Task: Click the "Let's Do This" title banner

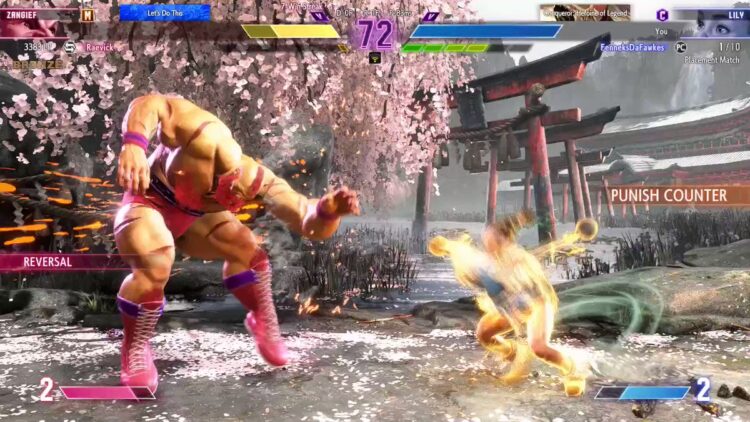Action: pos(164,13)
